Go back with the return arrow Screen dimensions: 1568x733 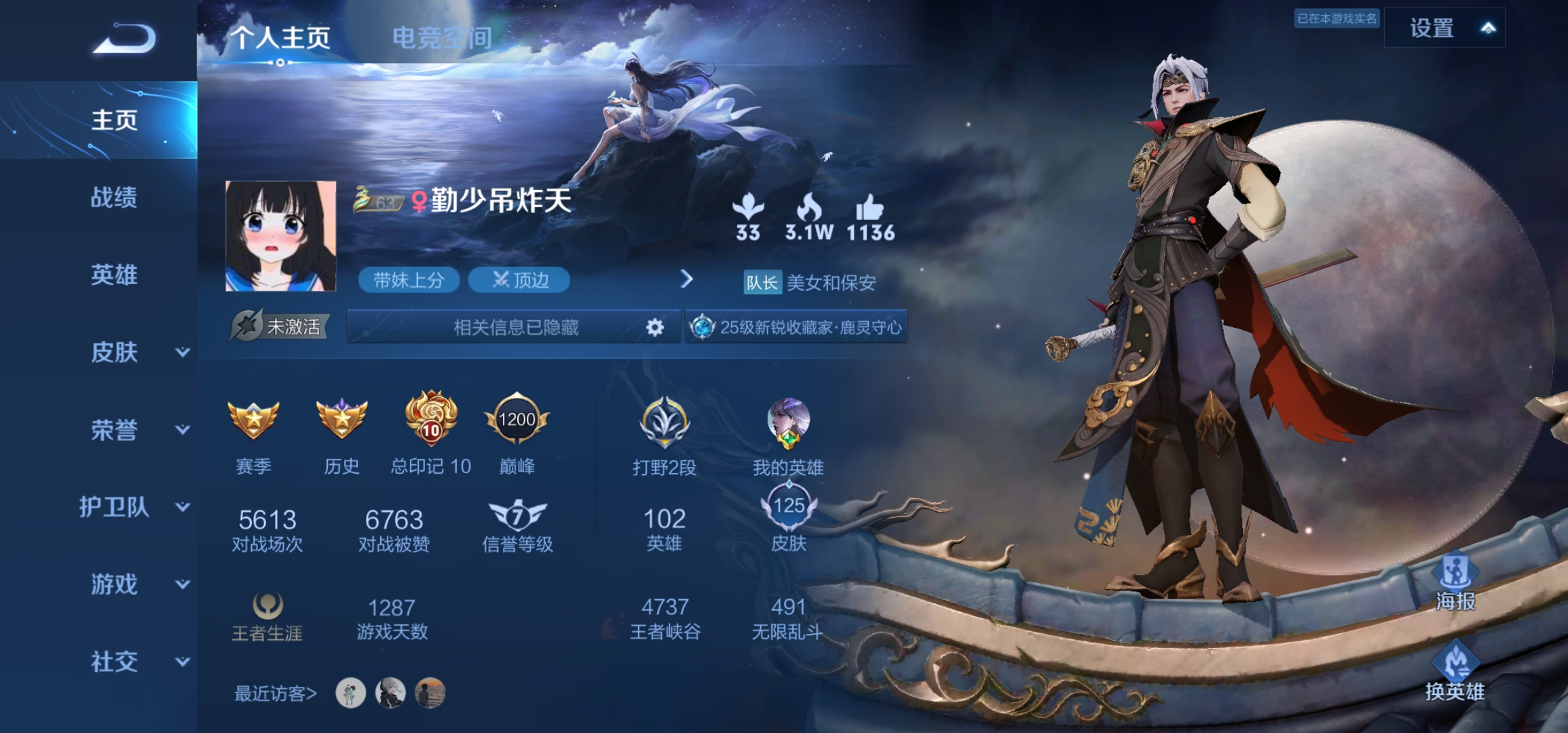(x=125, y=39)
